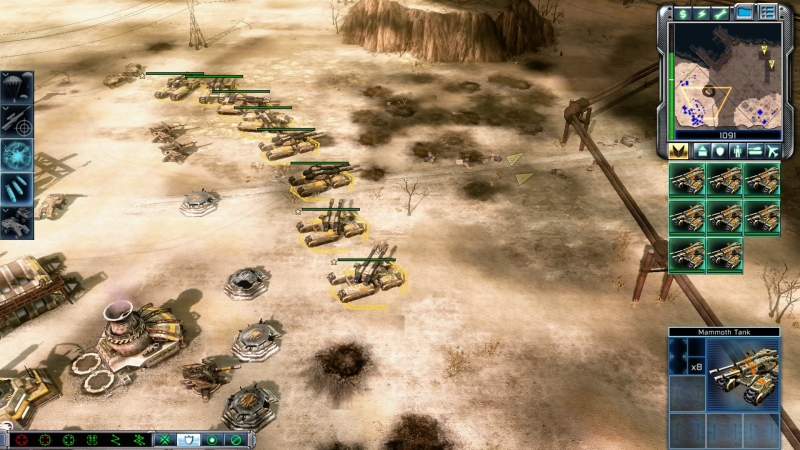Viewport: 800px width, 450px height.
Task: Click the Mammoth Tank unit portrait
Action: coord(743,372)
